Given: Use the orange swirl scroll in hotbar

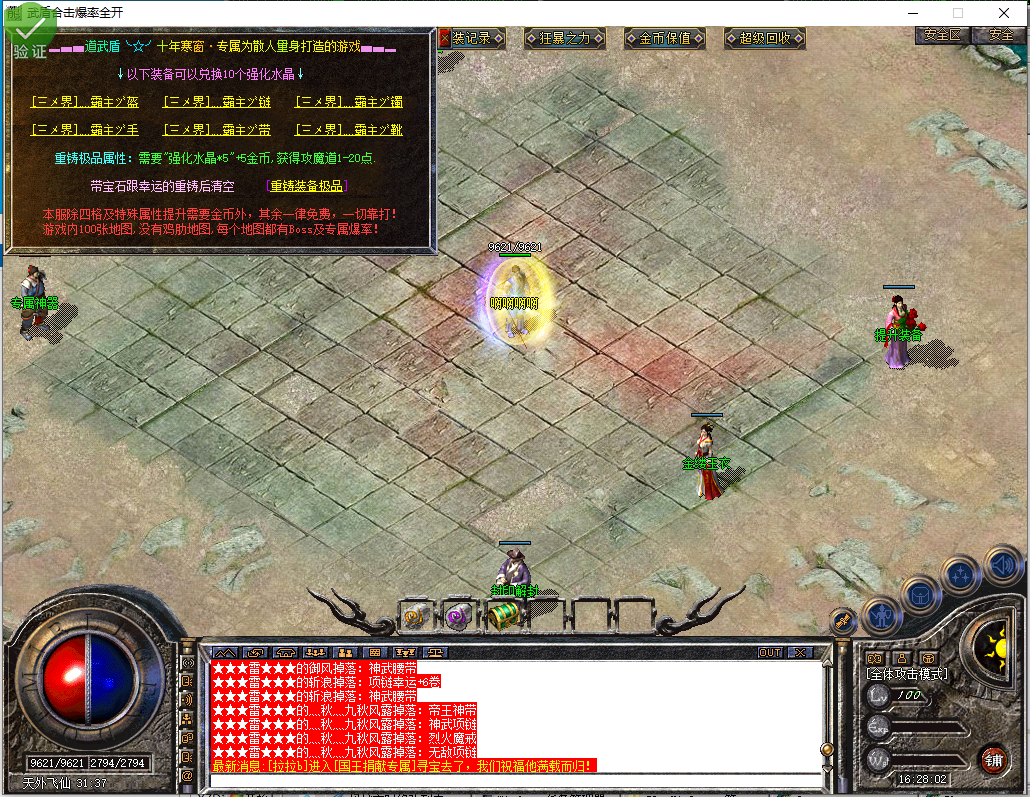Looking at the screenshot, I should coord(416,616).
